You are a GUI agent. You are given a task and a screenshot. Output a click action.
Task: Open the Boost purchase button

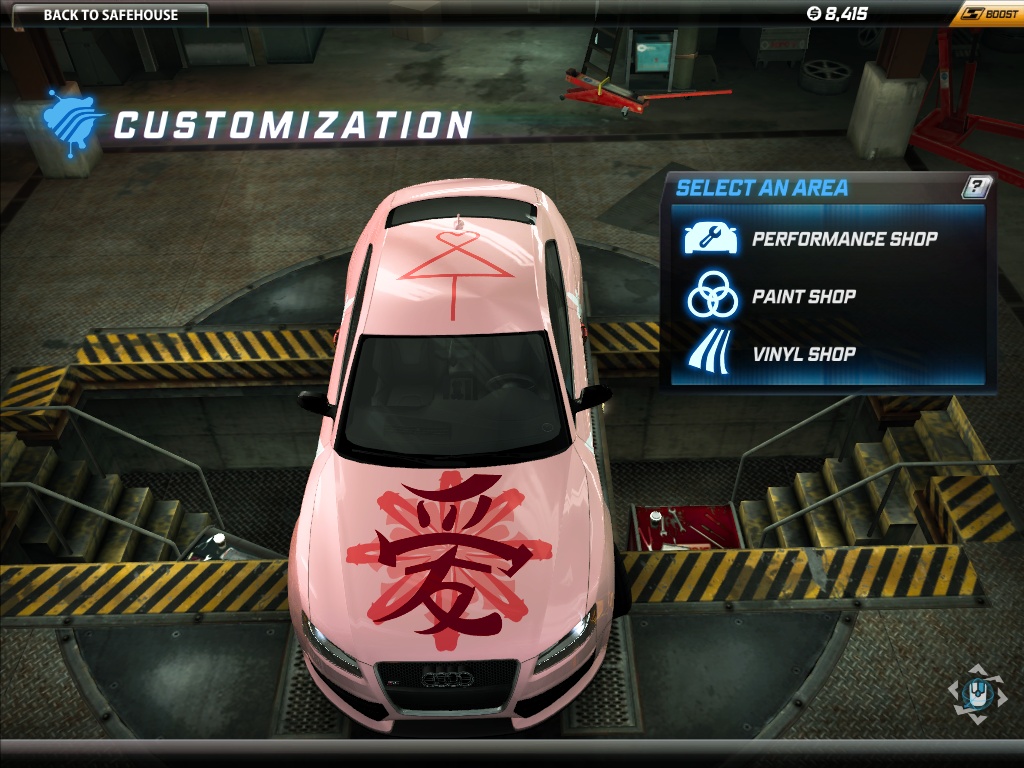(x=989, y=14)
